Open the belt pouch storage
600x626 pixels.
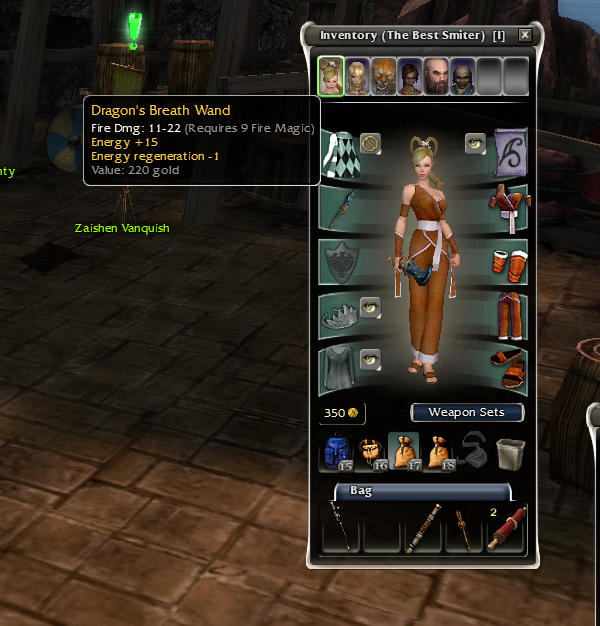coord(370,451)
